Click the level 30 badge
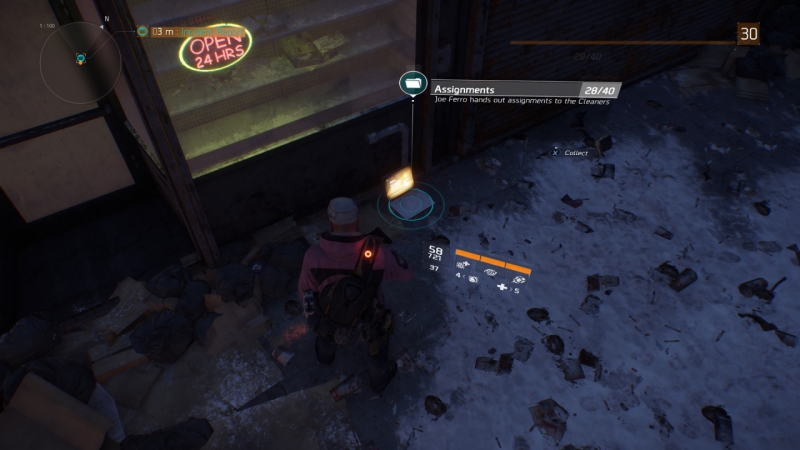The width and height of the screenshot is (800, 450). pyautogui.click(x=748, y=35)
